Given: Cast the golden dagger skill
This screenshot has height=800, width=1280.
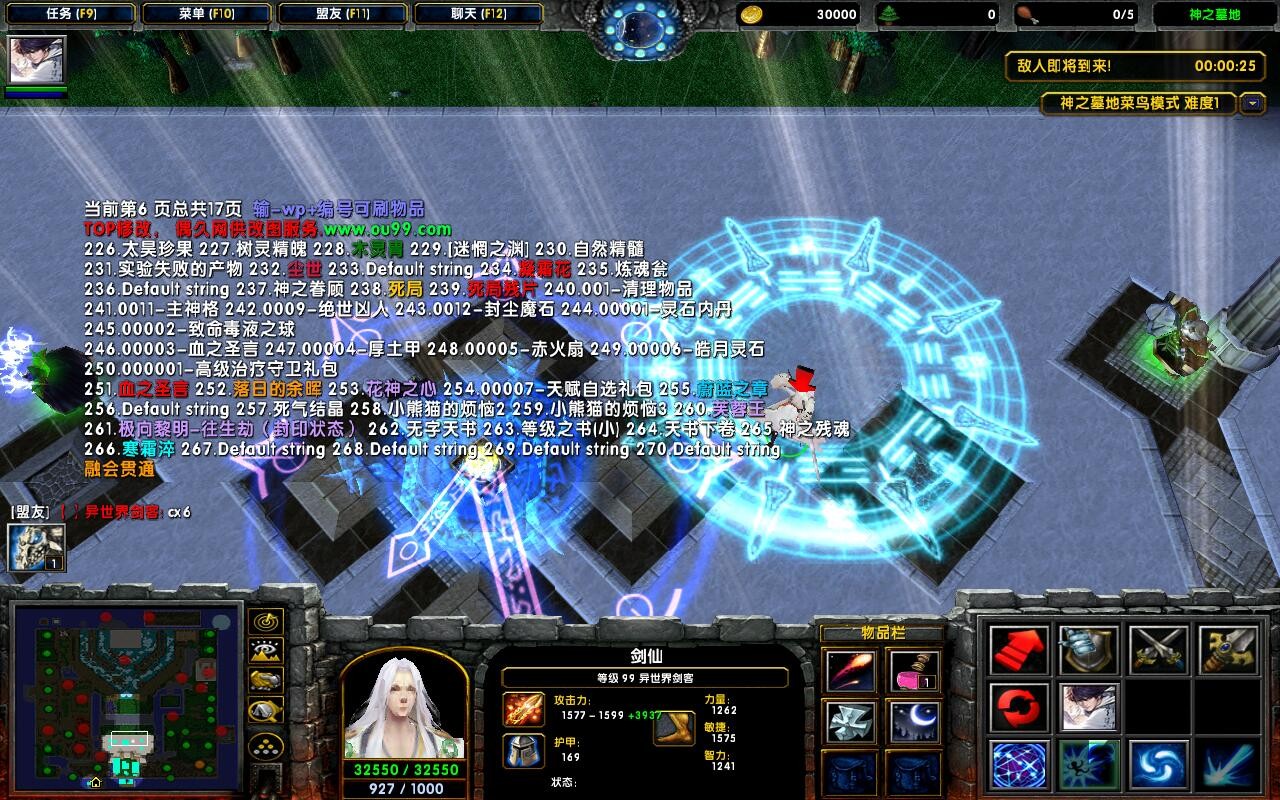Looking at the screenshot, I should pyautogui.click(x=1228, y=650).
